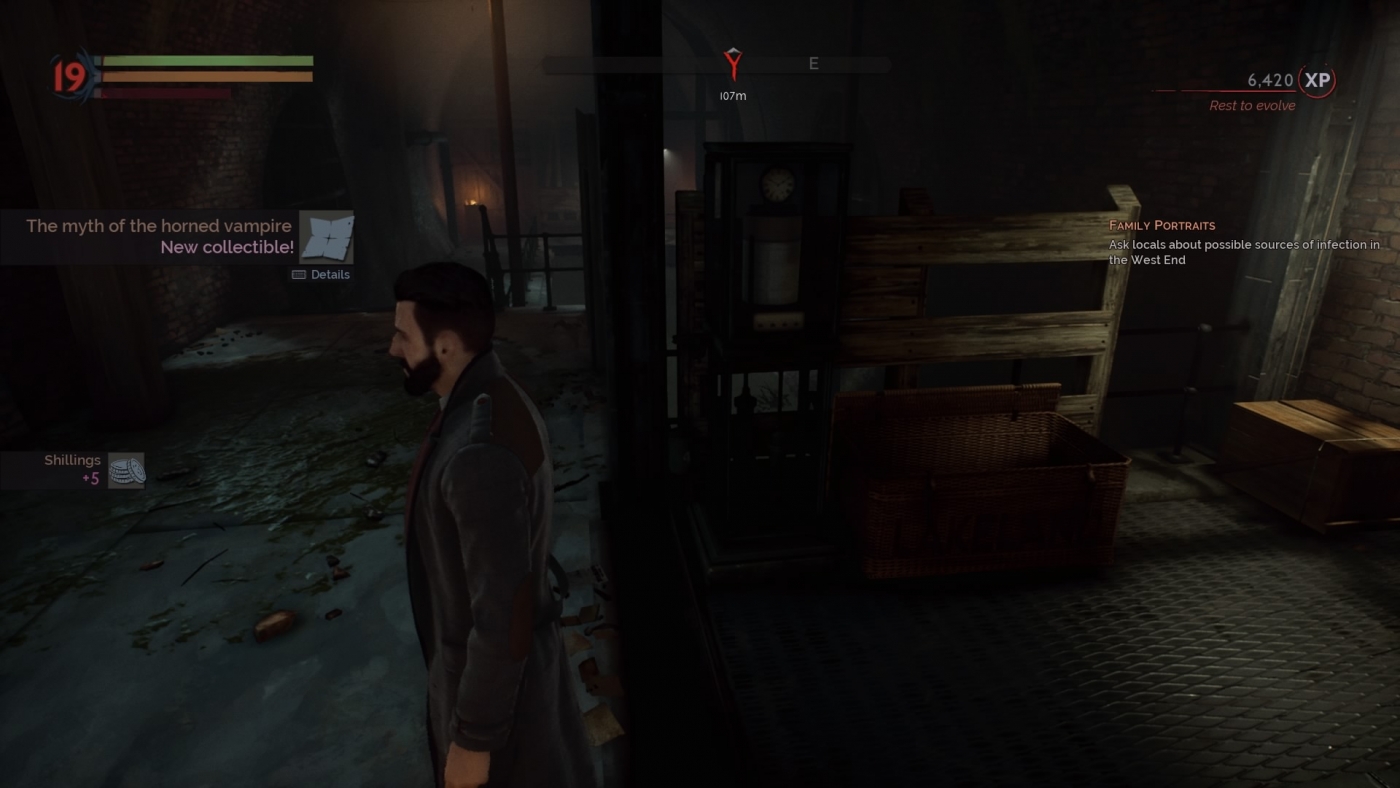Click the Ask locals quest objective text
The height and width of the screenshot is (788, 1400).
tap(1243, 252)
